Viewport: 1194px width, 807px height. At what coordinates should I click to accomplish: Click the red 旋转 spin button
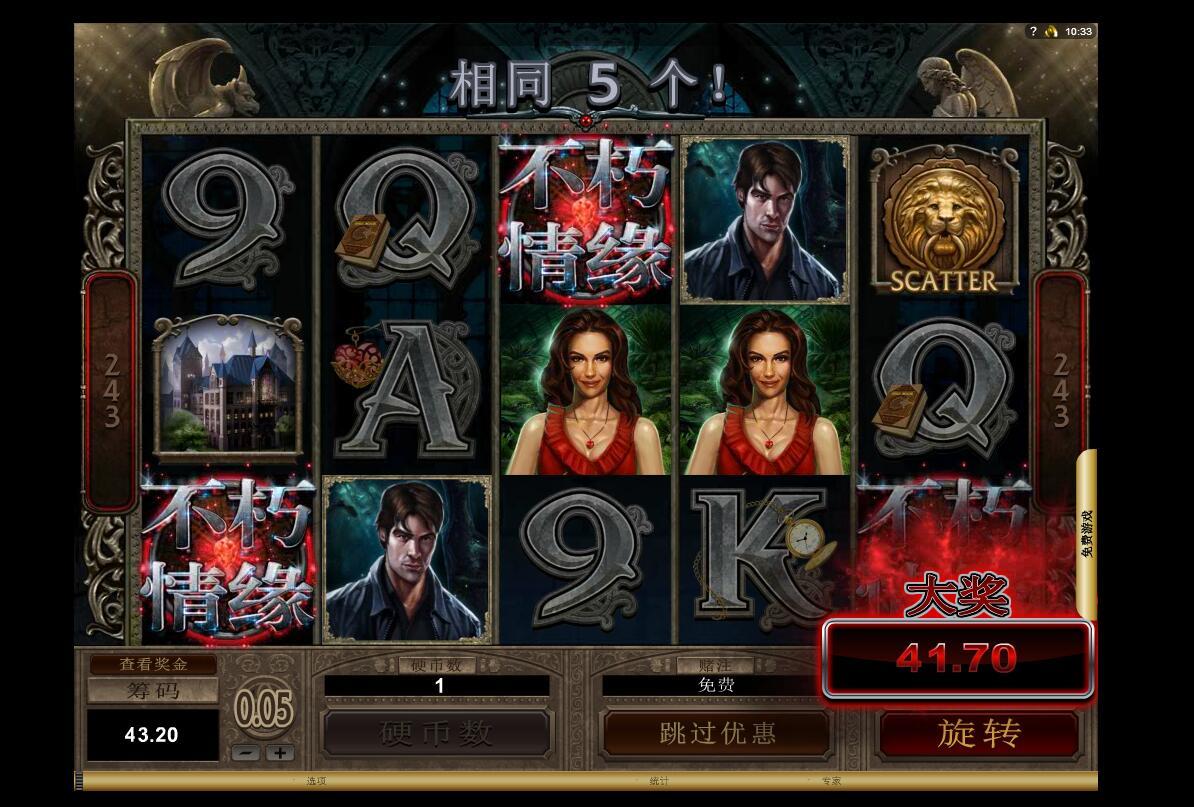[979, 734]
